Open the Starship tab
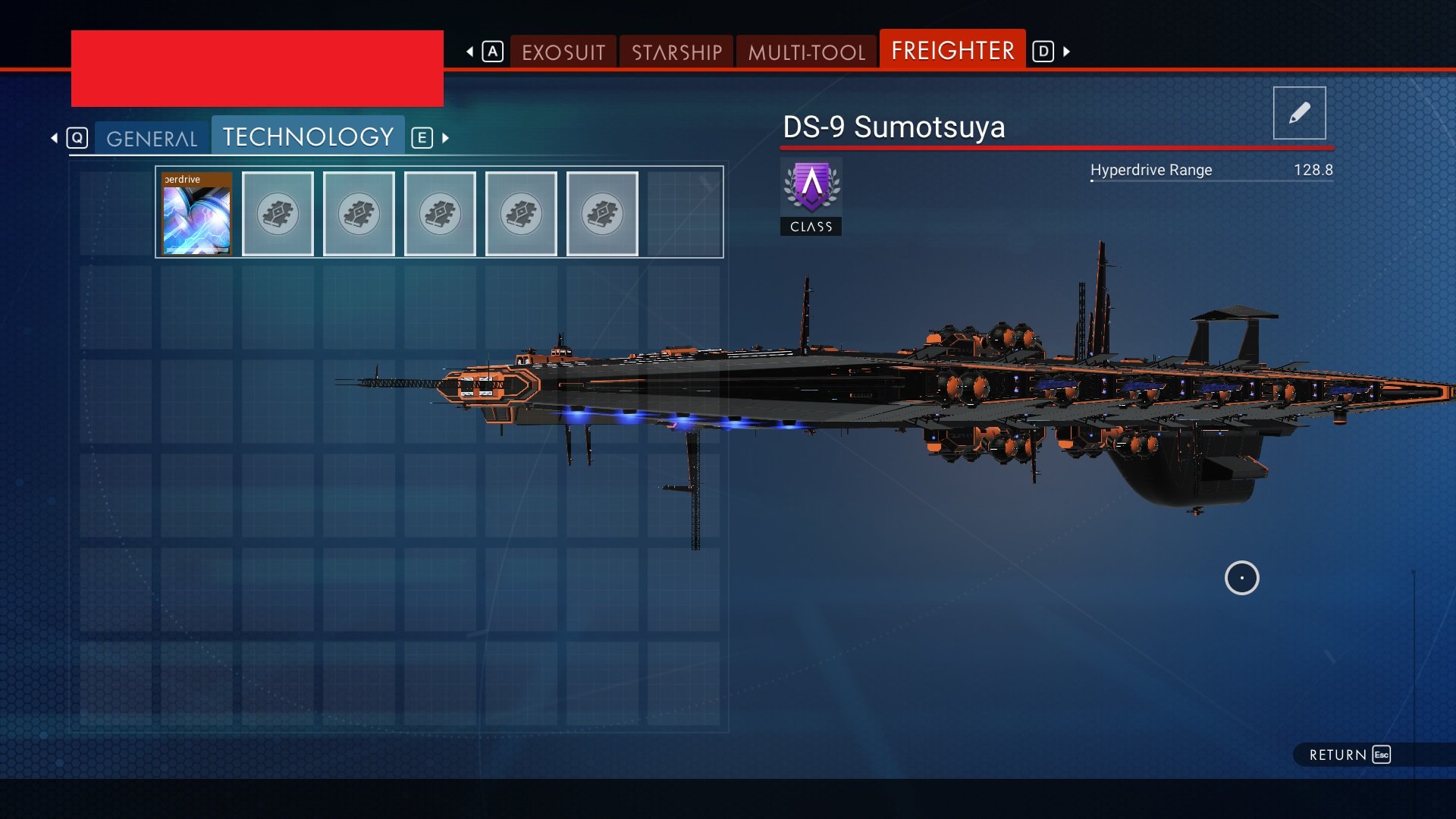This screenshot has width=1456, height=819. pos(676,52)
